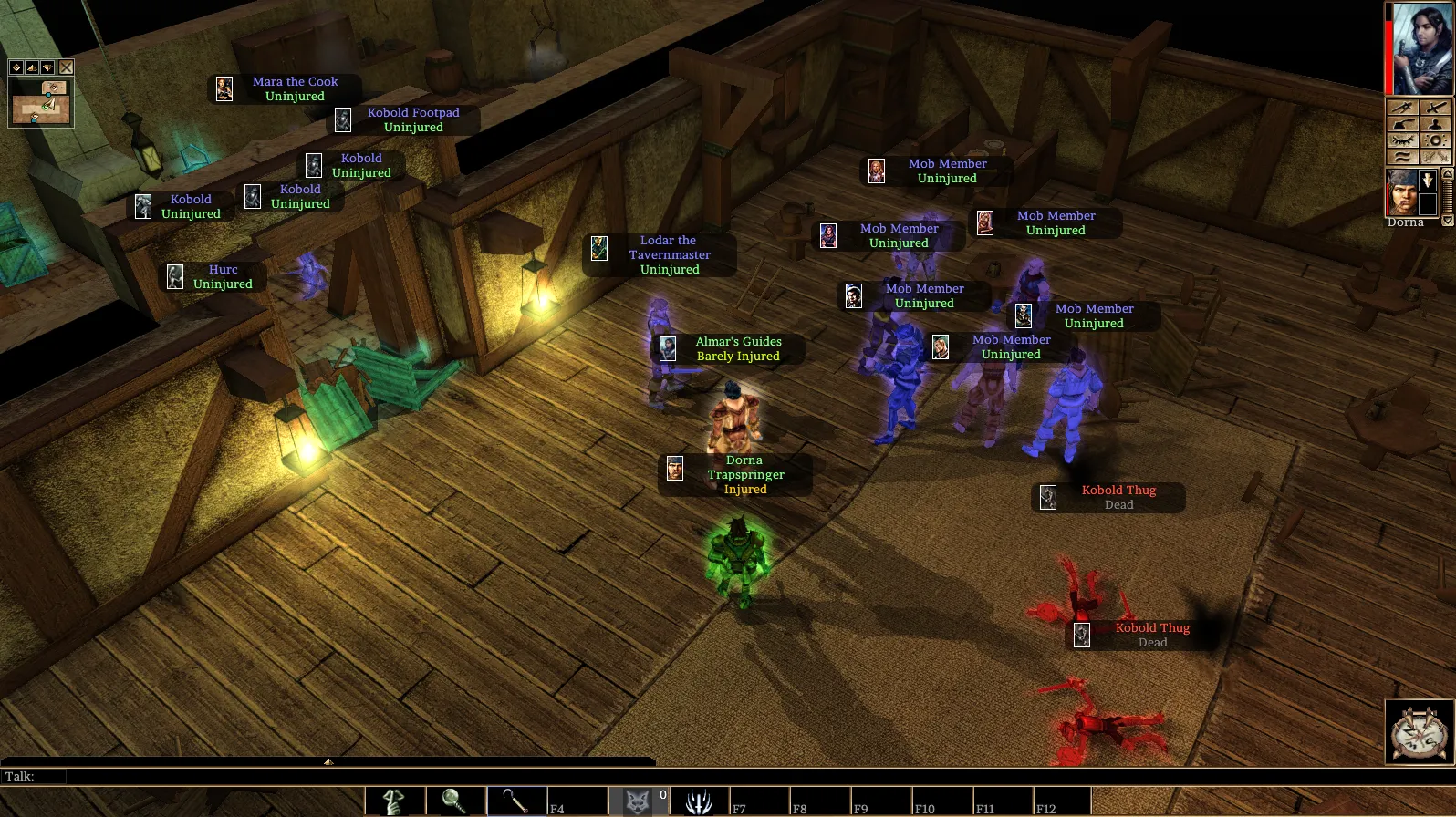The image size is (1456, 817).
Task: Open the compass tool panel button
Action: pos(1403,108)
